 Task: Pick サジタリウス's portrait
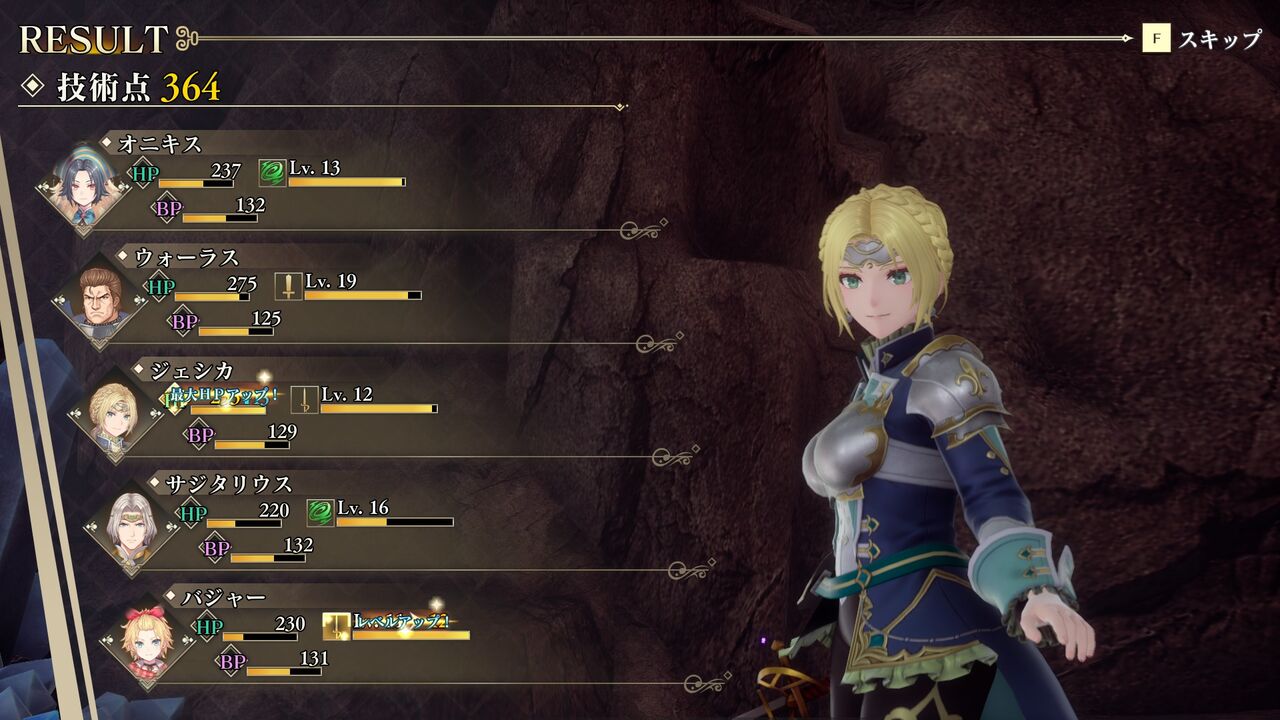132,527
